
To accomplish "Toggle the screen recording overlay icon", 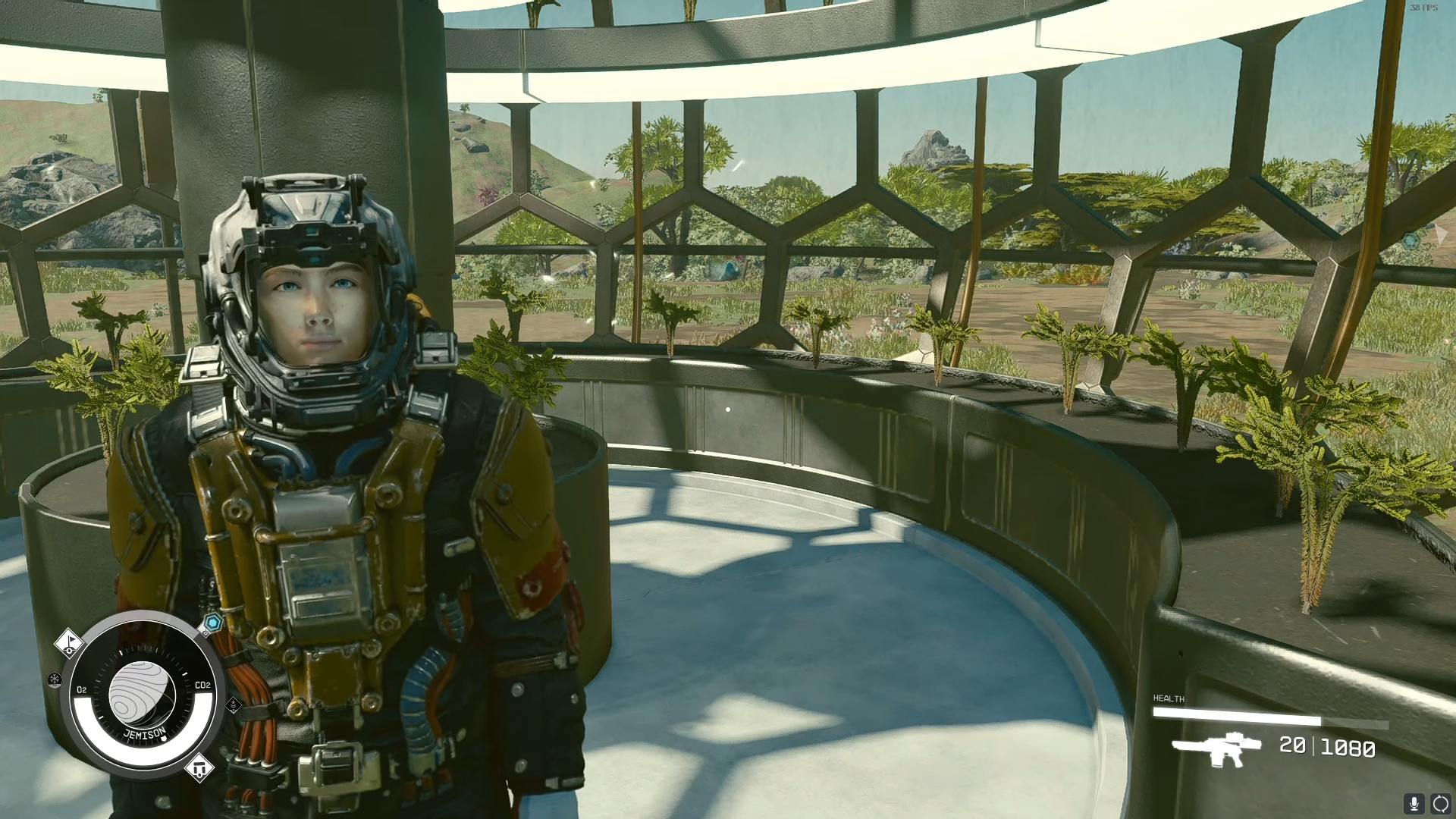I will (x=1442, y=805).
